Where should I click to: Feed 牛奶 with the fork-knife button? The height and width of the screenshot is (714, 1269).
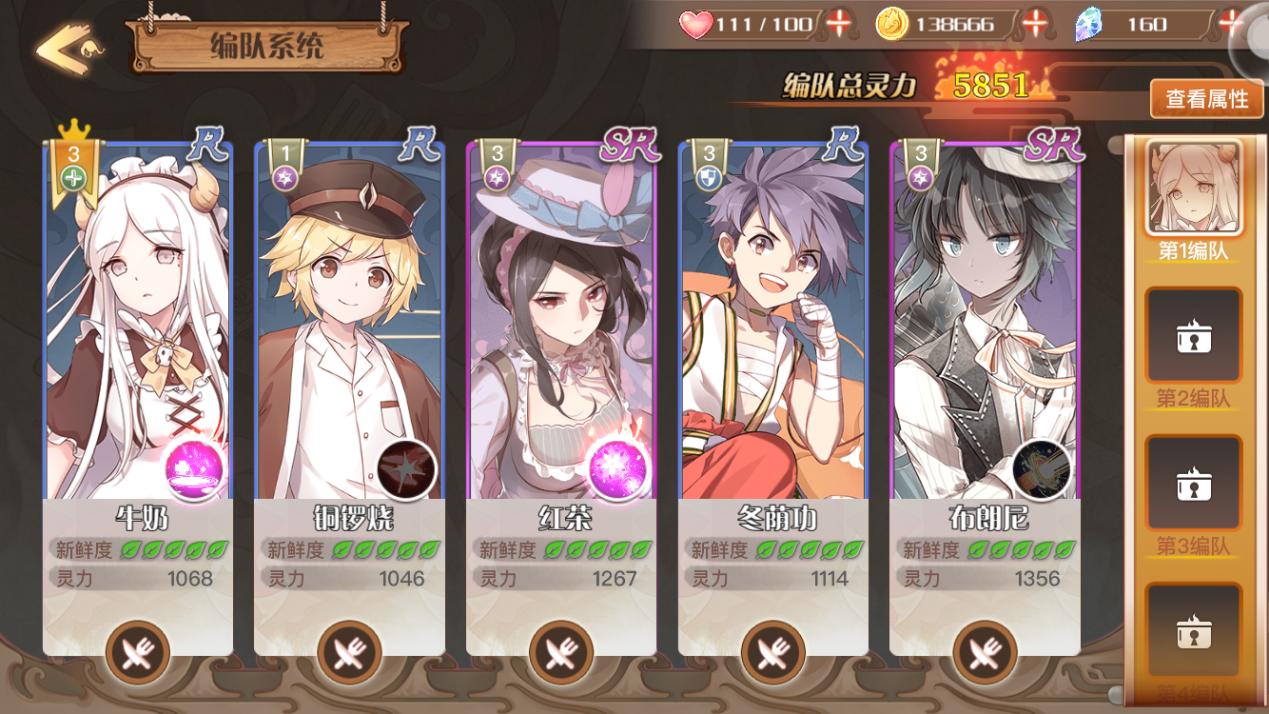[138, 653]
